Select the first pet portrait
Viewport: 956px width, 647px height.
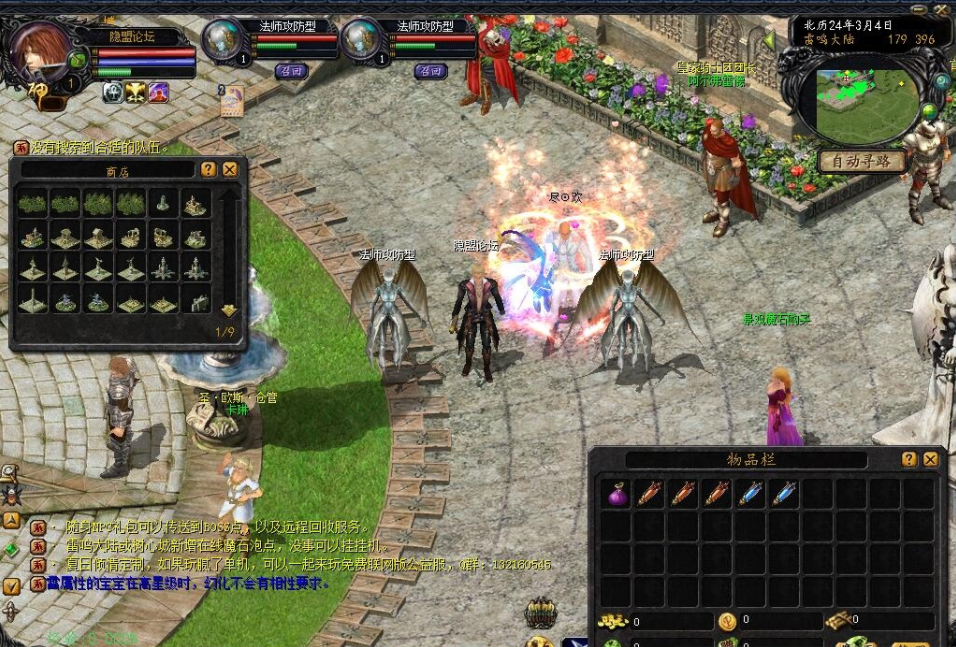(x=223, y=40)
